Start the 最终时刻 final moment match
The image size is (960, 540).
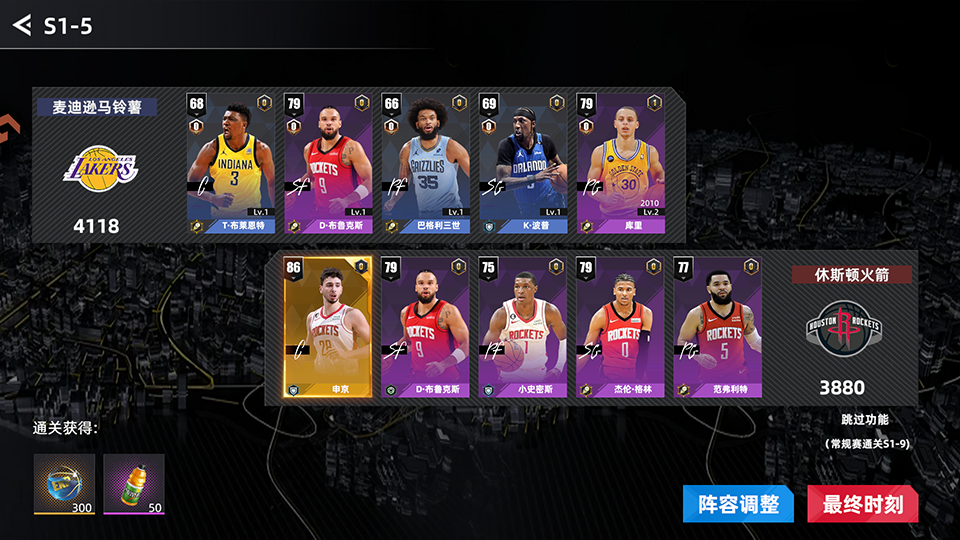862,505
